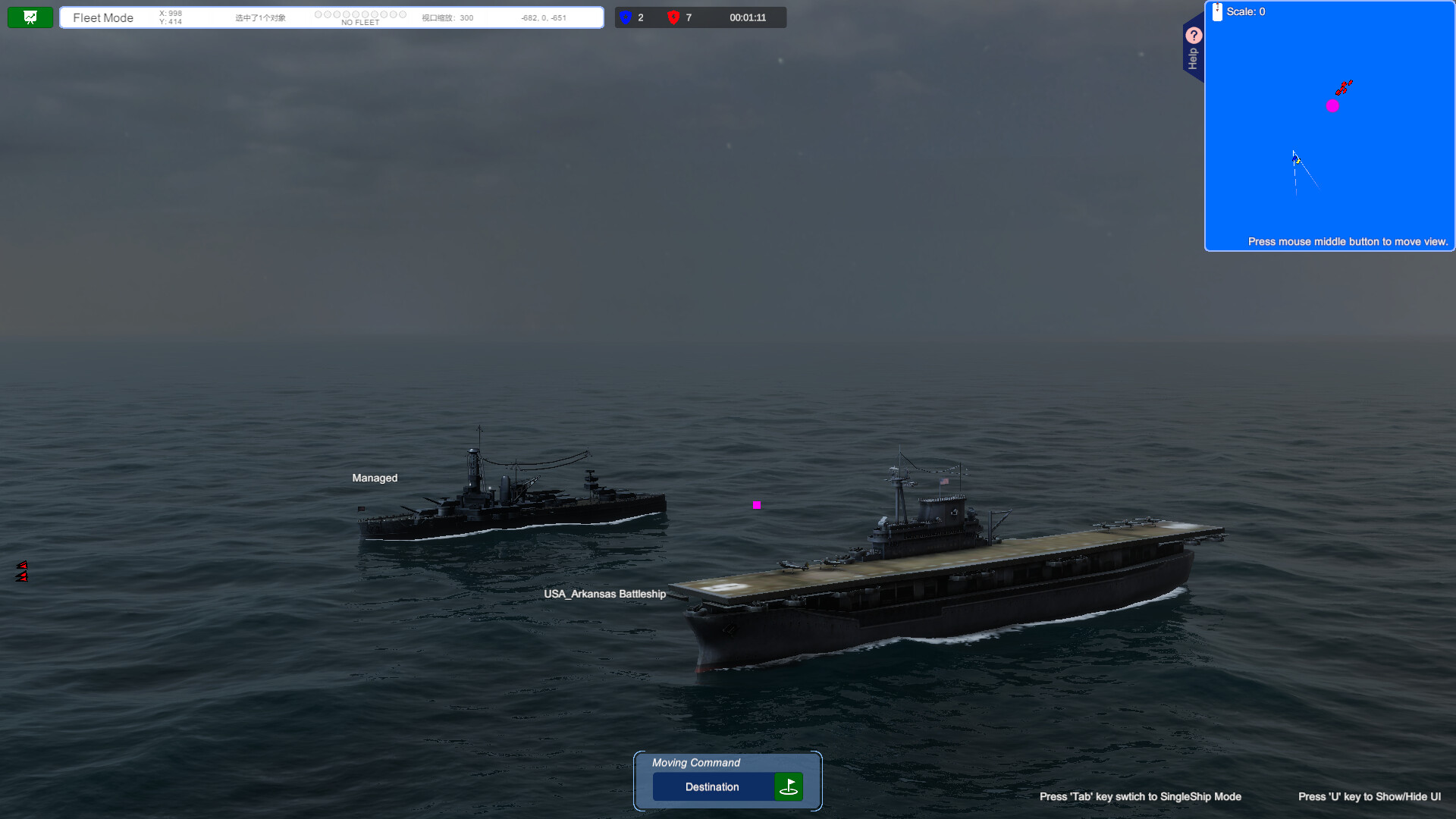Click the Fleet Mode header label
The width and height of the screenshot is (1456, 819).
point(103,17)
